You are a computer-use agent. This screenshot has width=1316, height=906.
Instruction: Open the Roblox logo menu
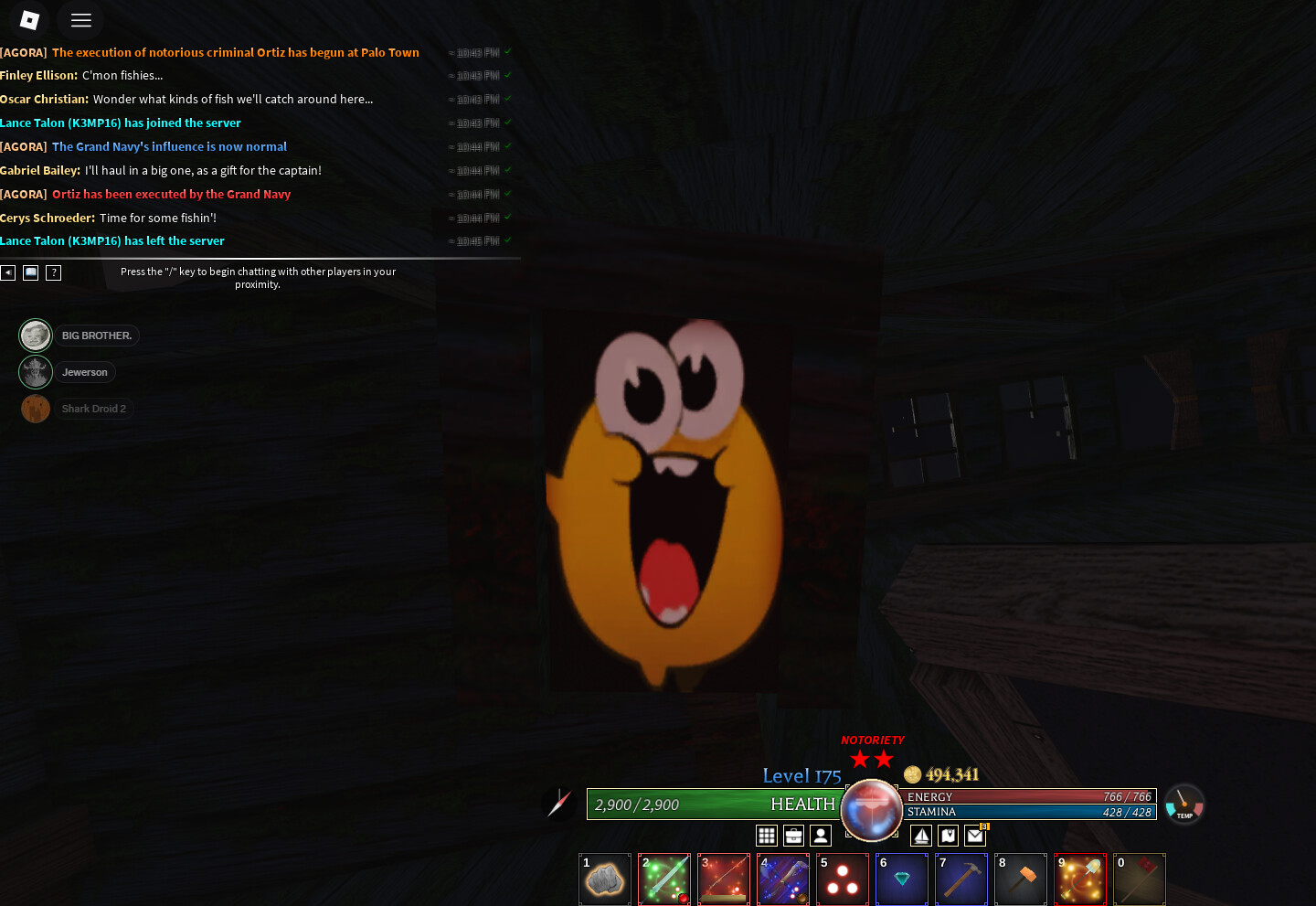(x=29, y=20)
